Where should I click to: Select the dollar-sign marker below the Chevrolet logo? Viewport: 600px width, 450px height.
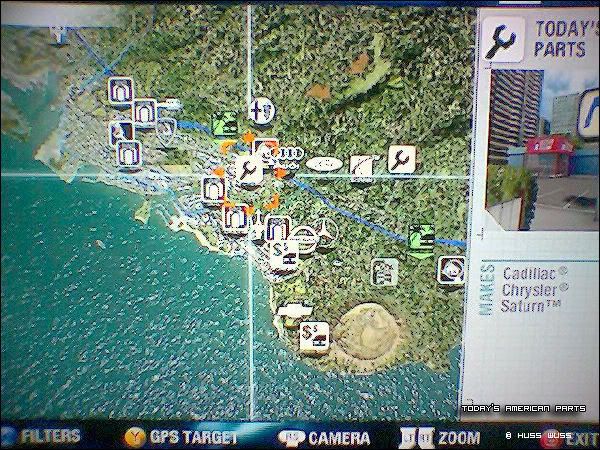(x=315, y=336)
